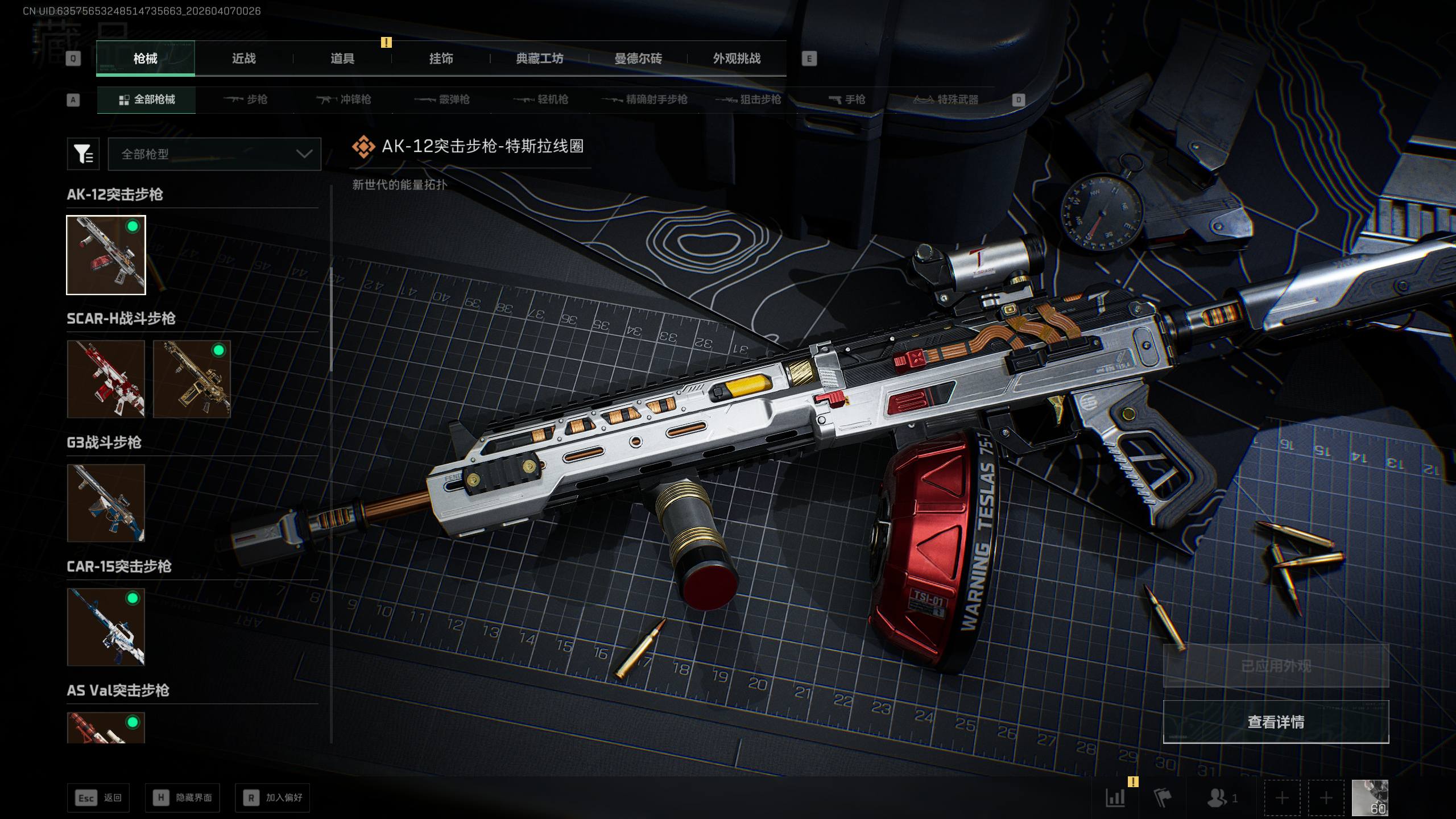
Task: Select the red-white SCAR-H skin thumbnail
Action: click(106, 379)
